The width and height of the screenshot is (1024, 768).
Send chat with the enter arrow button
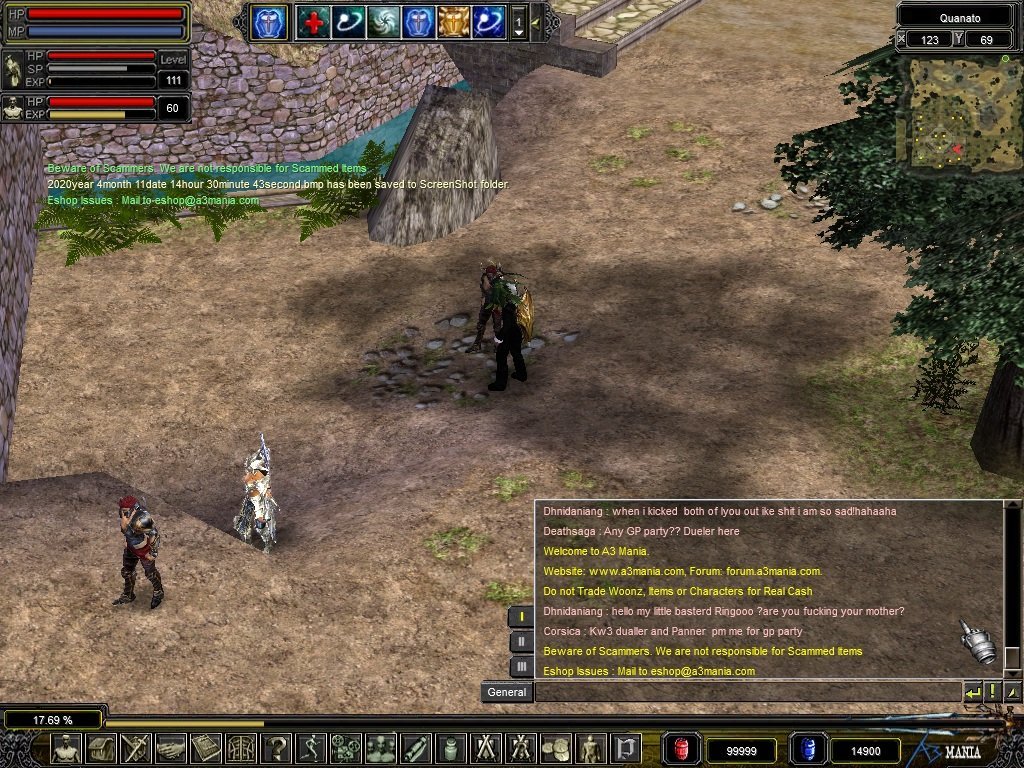click(x=972, y=692)
